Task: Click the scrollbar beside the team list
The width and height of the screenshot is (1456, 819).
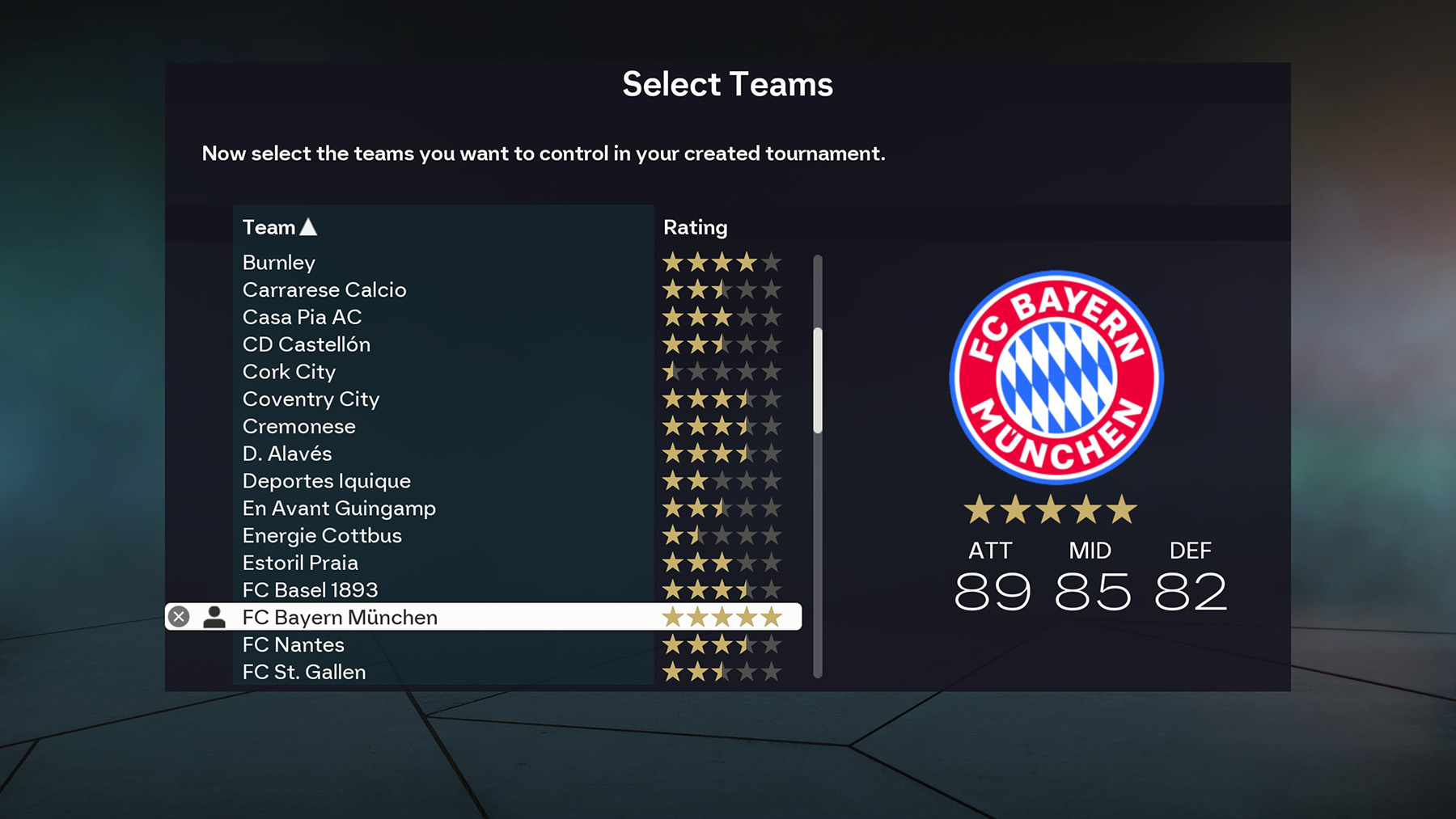Action: click(817, 380)
